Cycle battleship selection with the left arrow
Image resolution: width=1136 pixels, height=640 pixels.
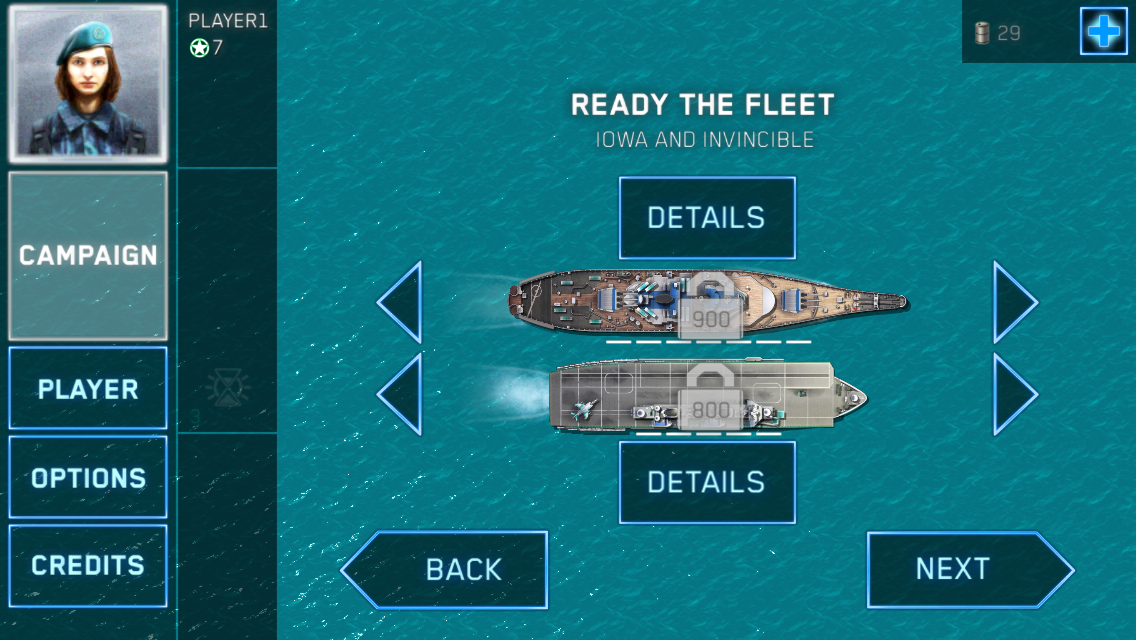401,302
